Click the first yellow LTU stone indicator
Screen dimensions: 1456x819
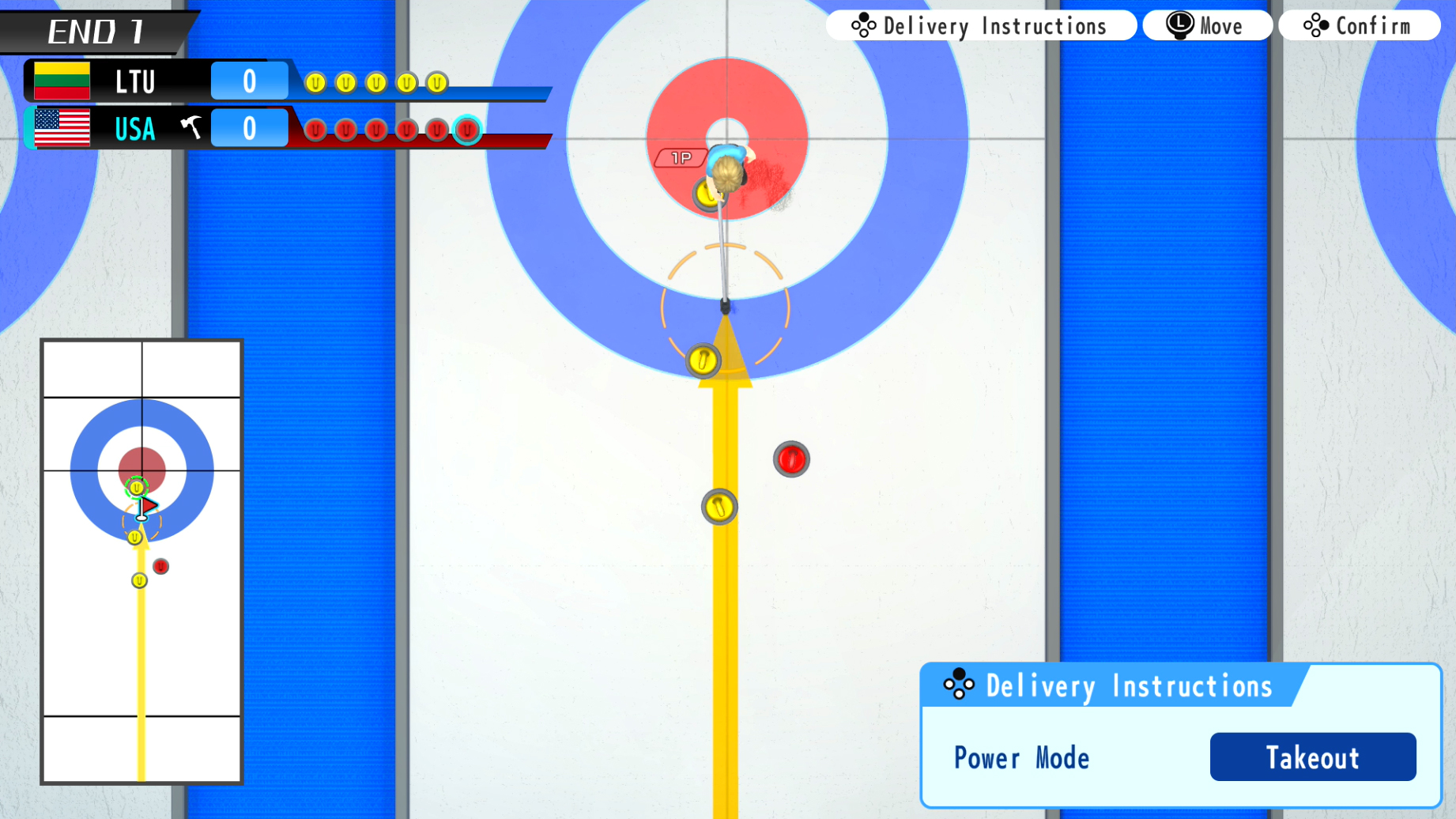click(315, 82)
